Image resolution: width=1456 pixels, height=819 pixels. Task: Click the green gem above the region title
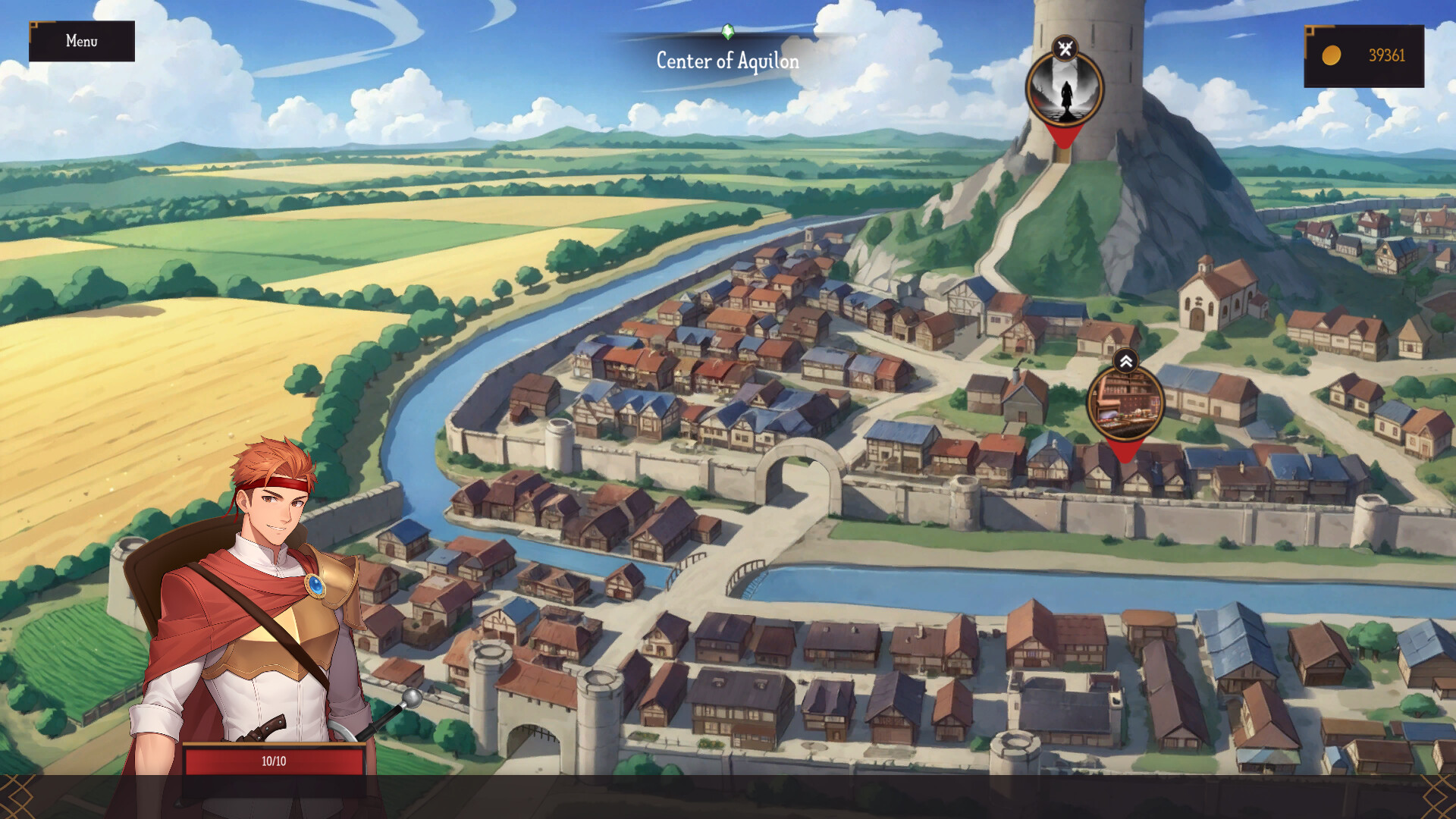coord(727,32)
